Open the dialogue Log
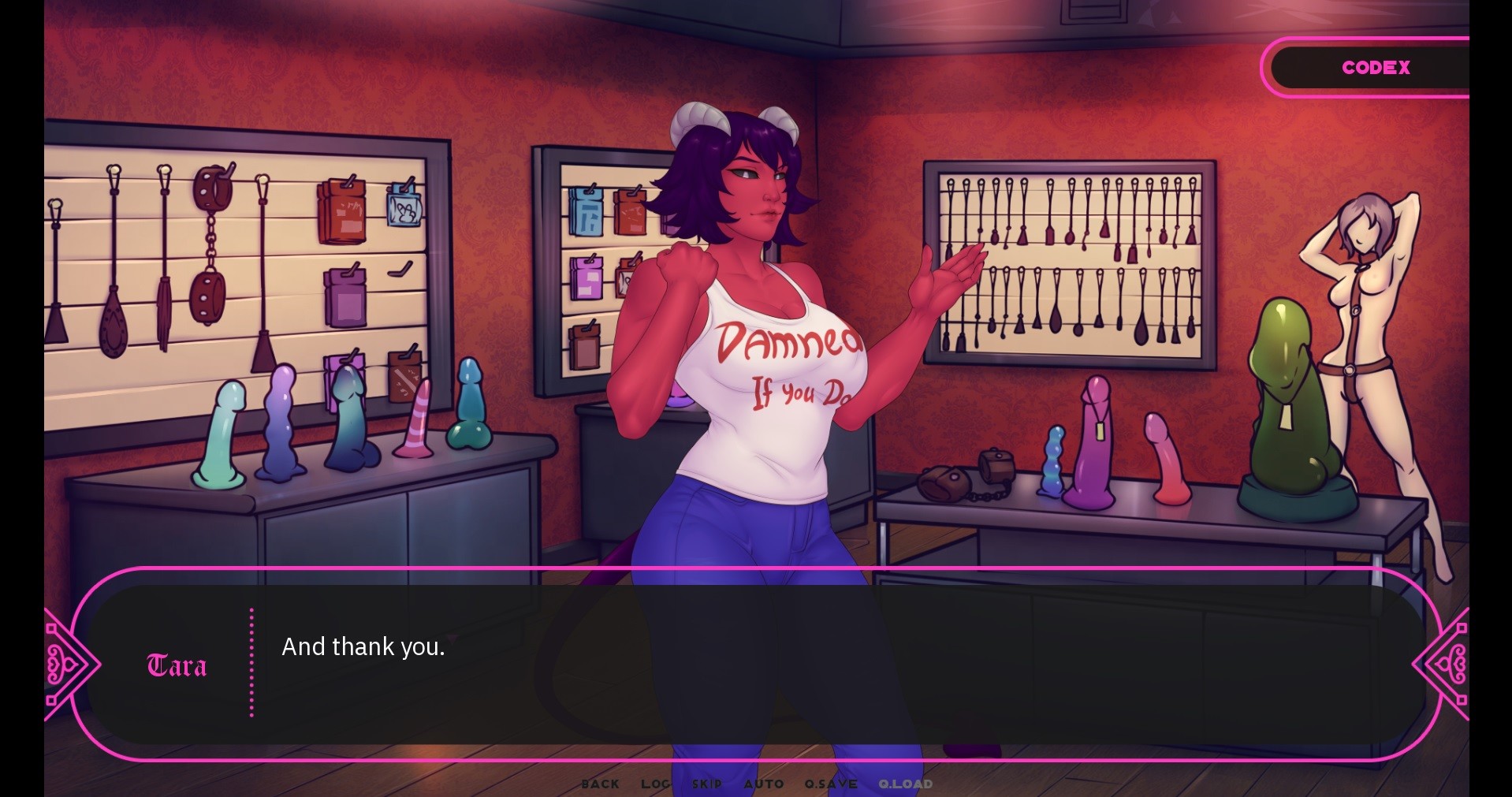Screen dimensions: 1512x797 pos(655,784)
